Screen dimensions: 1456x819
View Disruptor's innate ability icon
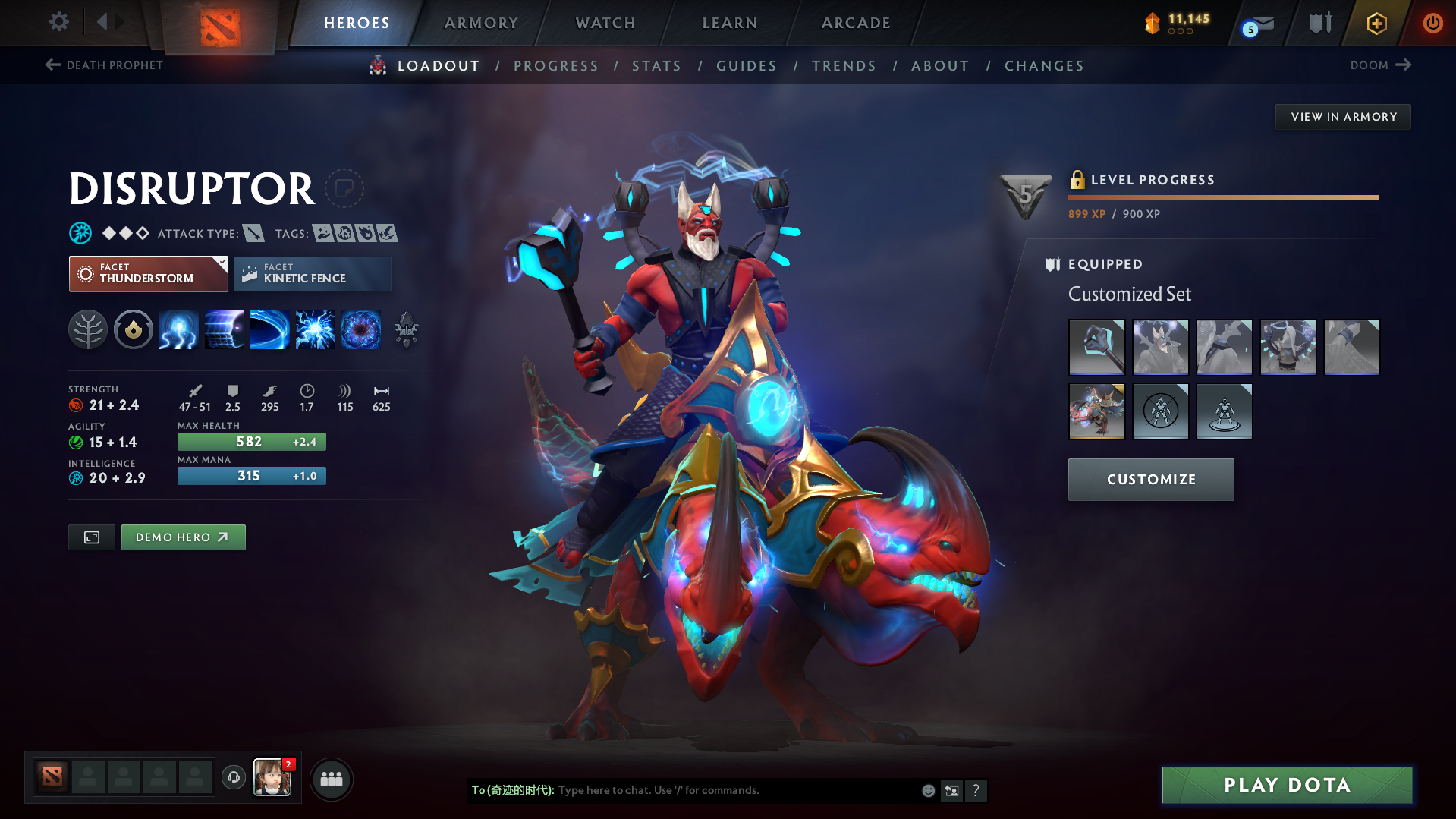(x=134, y=329)
